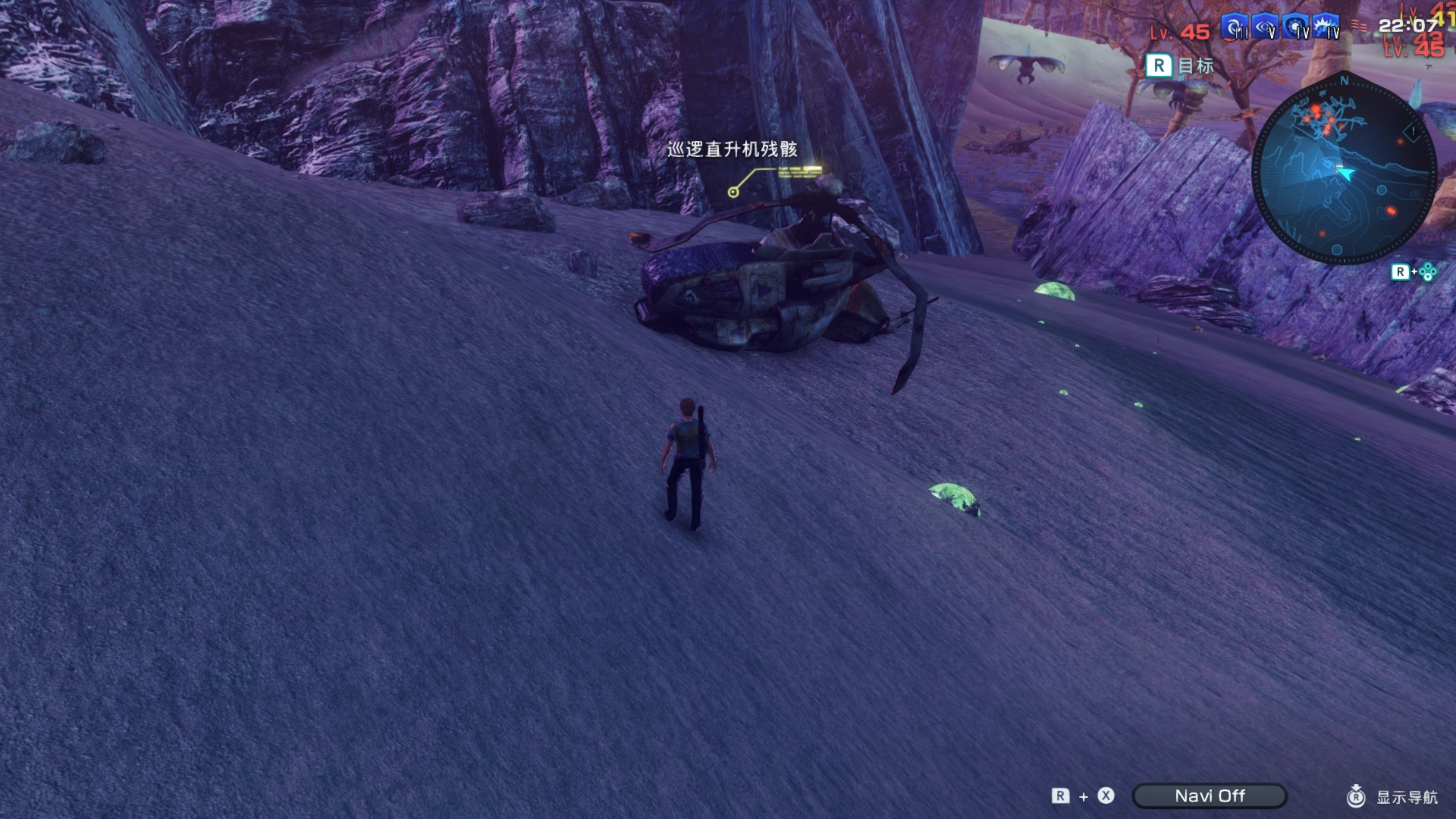Click the N compass marker atop the minimap
1456x819 pixels.
click(x=1345, y=81)
